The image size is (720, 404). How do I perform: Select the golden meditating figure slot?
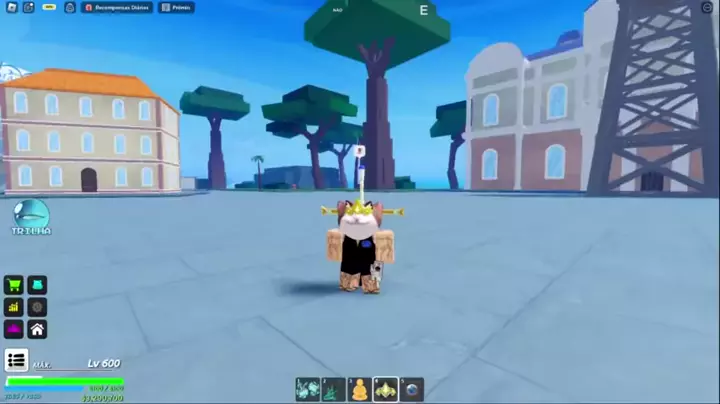359,389
